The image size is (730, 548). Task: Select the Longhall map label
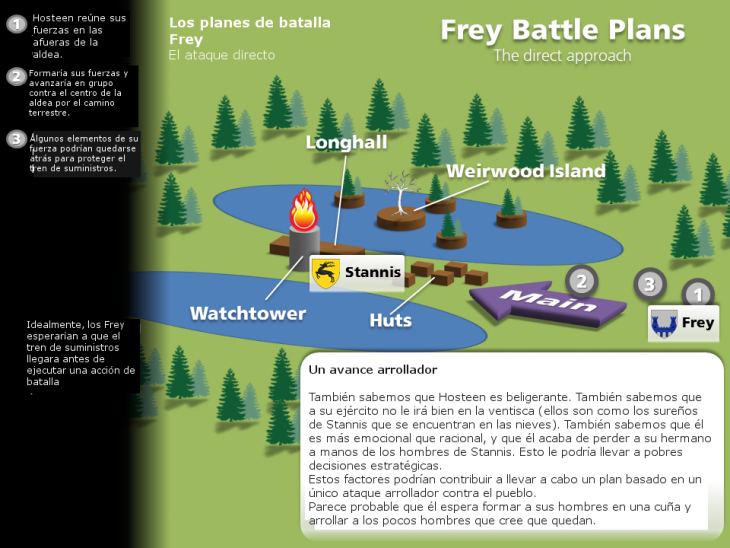[x=346, y=143]
